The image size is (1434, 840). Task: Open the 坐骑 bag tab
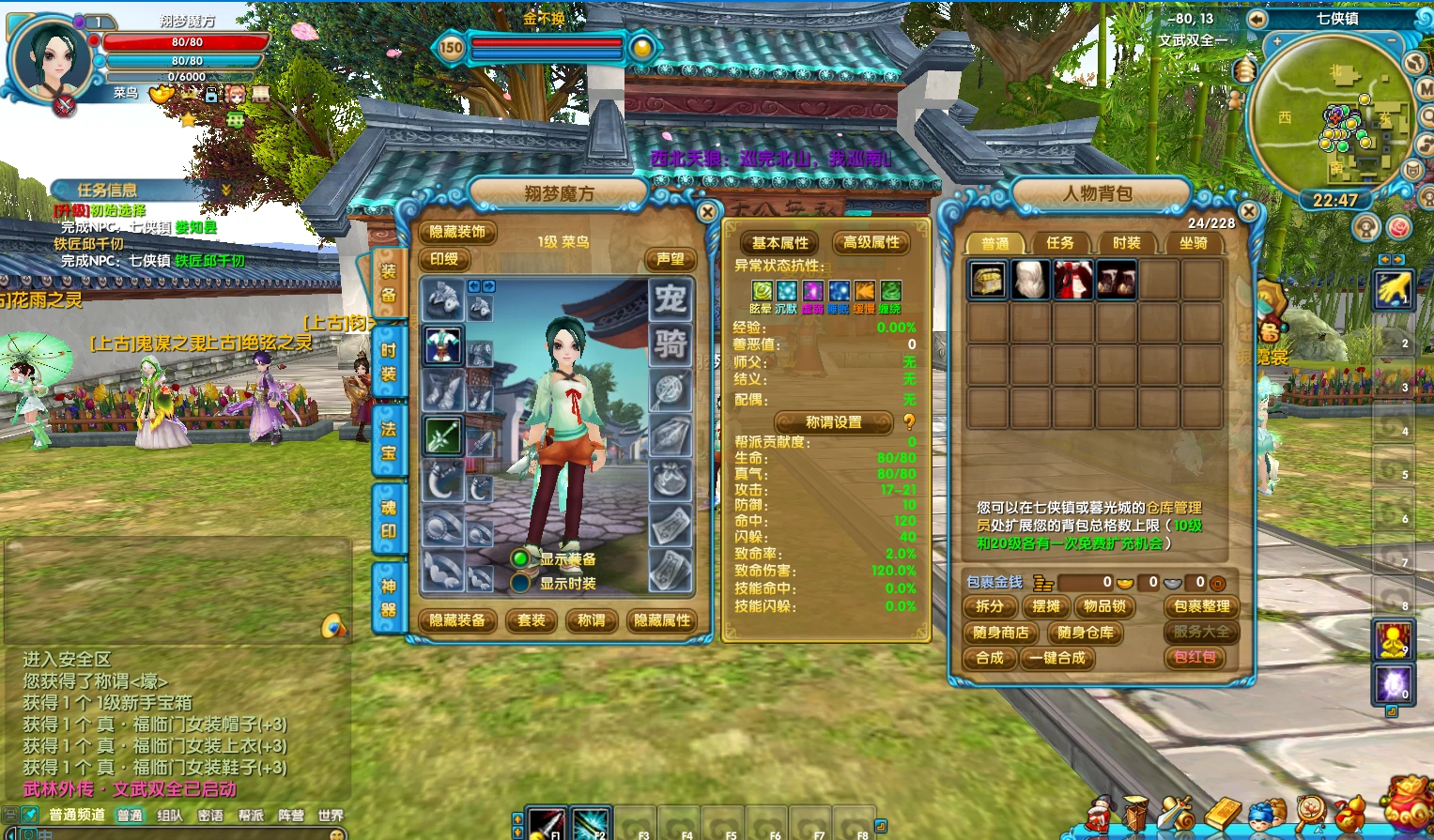pos(1193,243)
